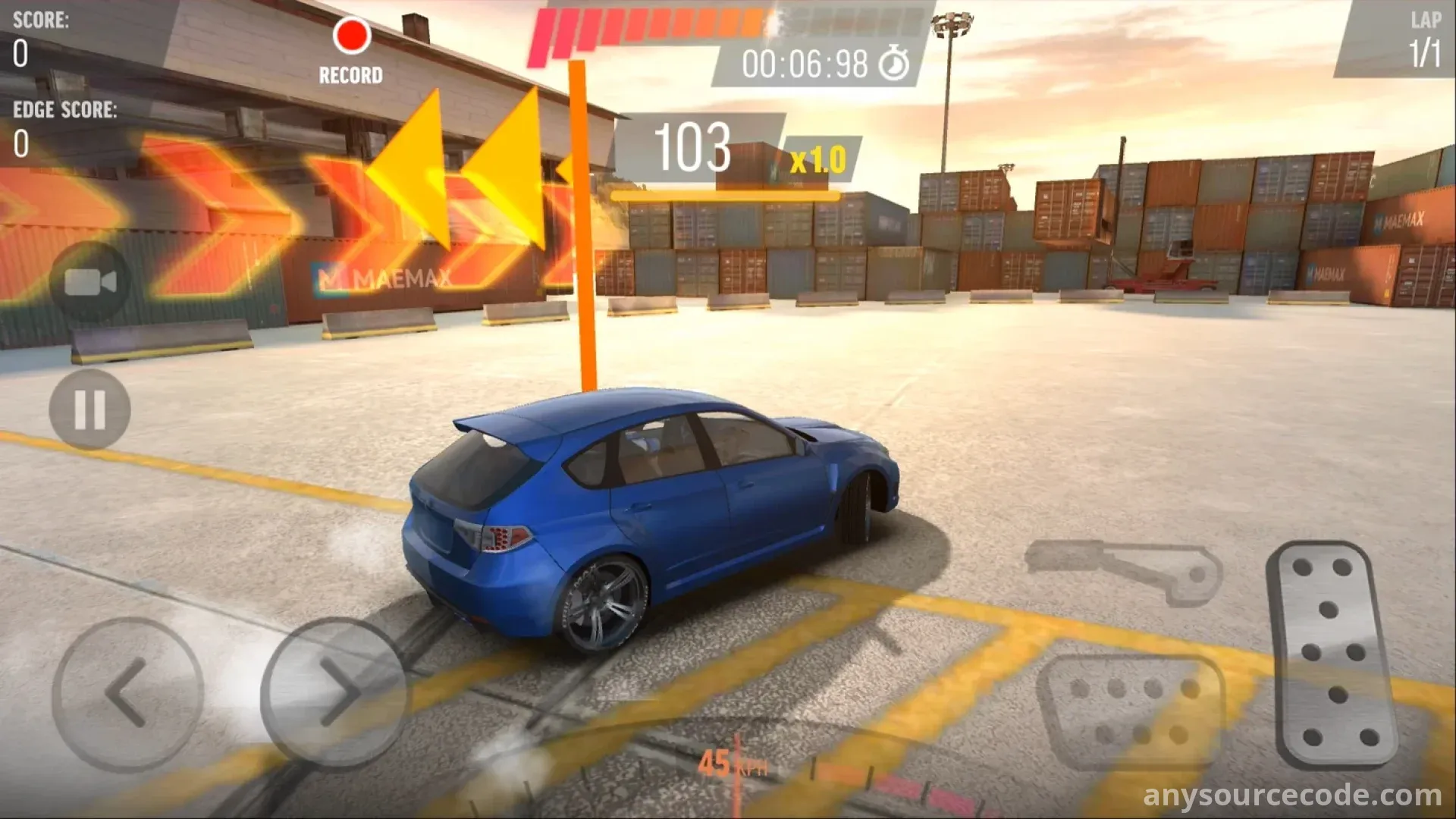
Task: Steer left with the left arrow
Action: pos(127,693)
